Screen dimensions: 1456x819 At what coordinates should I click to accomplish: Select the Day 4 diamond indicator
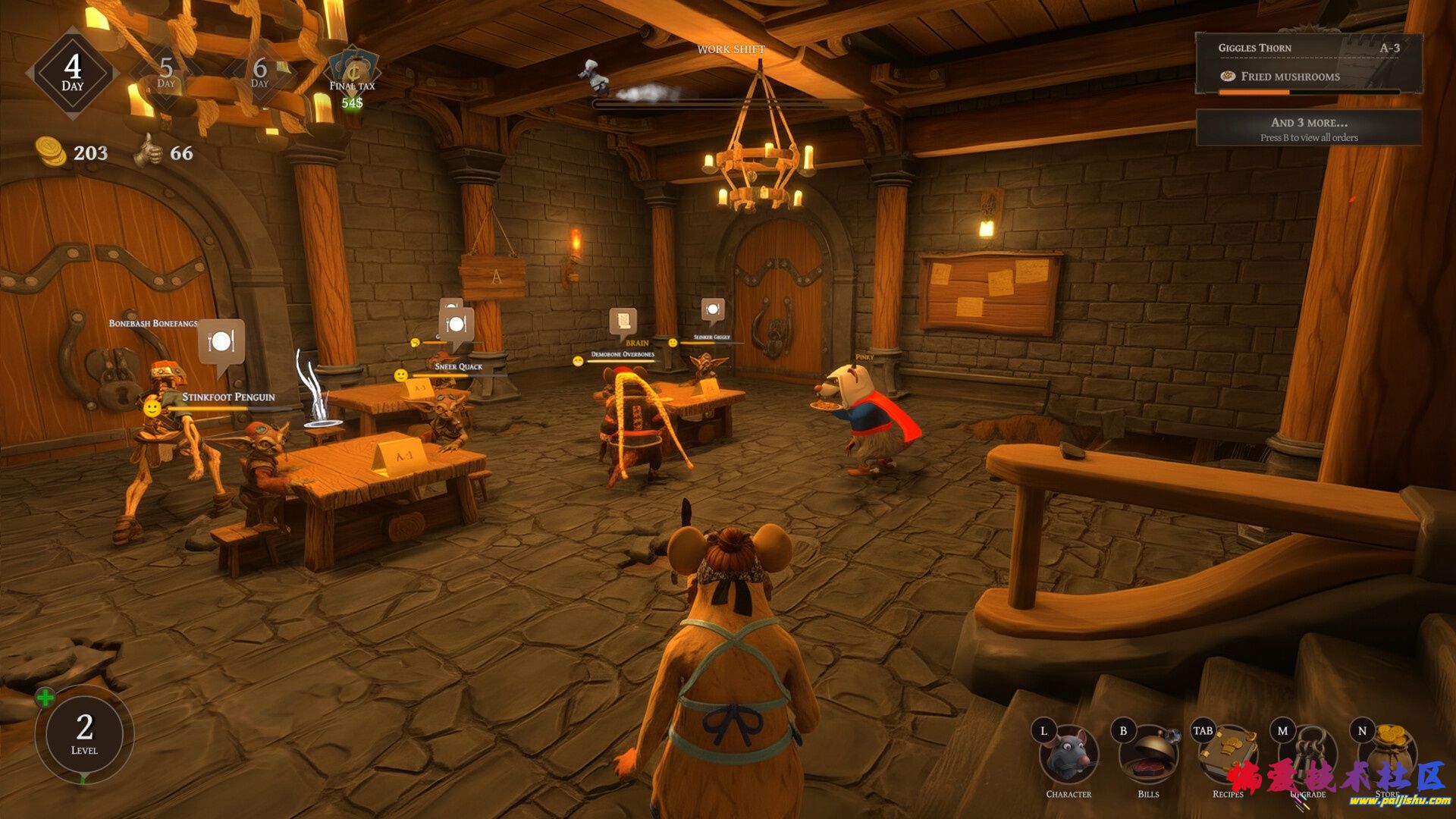click(x=73, y=73)
